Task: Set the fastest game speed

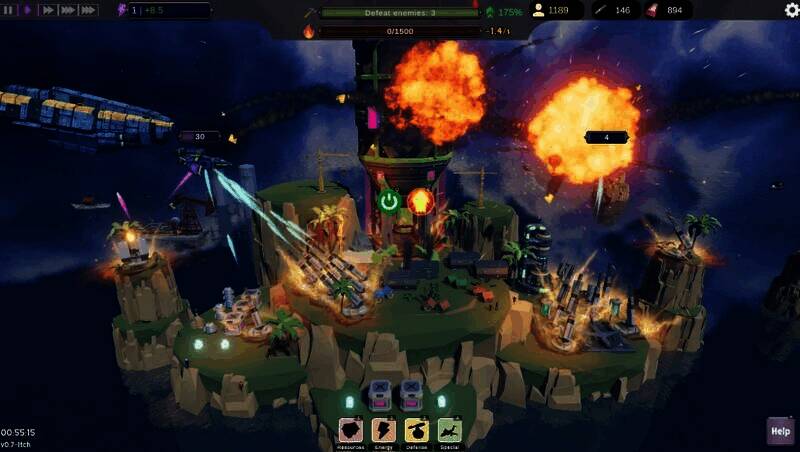Action: pos(88,10)
